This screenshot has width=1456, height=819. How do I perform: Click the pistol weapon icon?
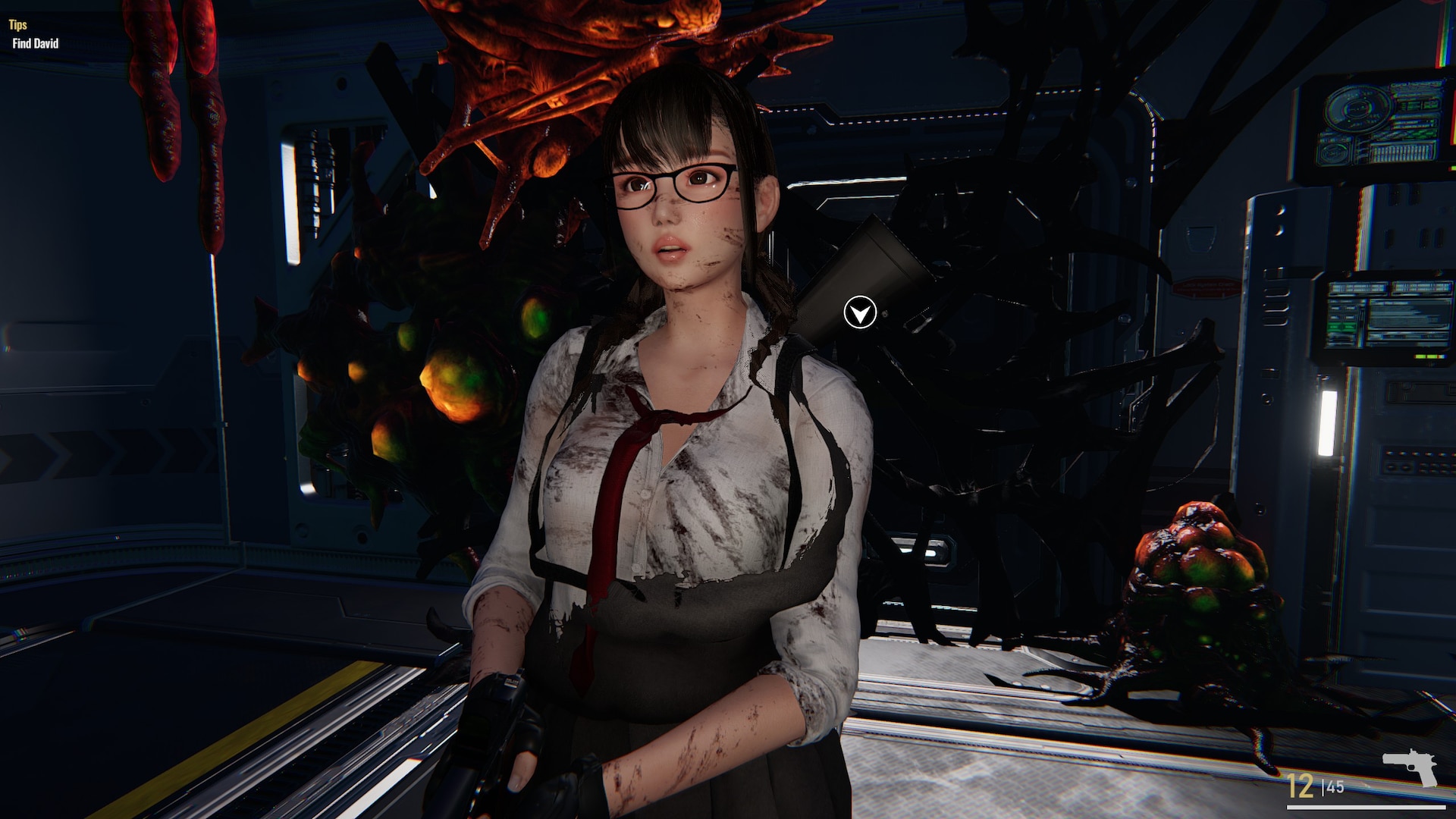1410,767
